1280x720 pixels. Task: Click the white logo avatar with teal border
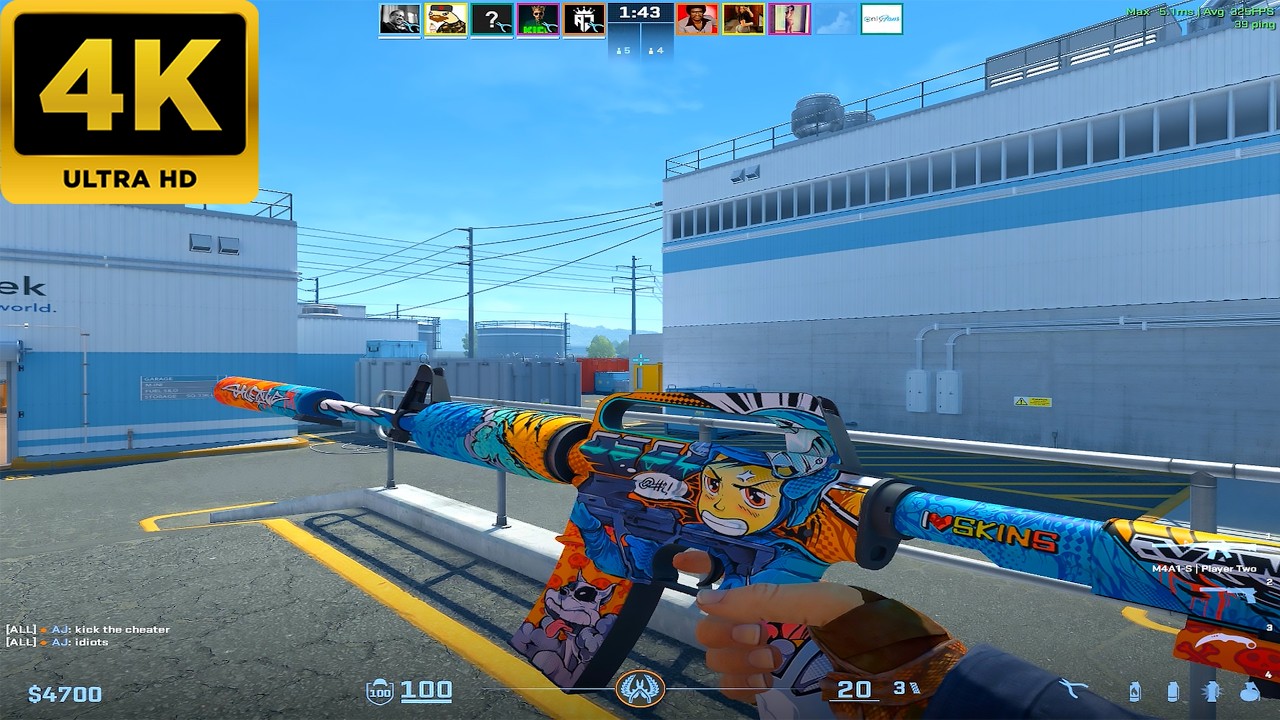(881, 19)
